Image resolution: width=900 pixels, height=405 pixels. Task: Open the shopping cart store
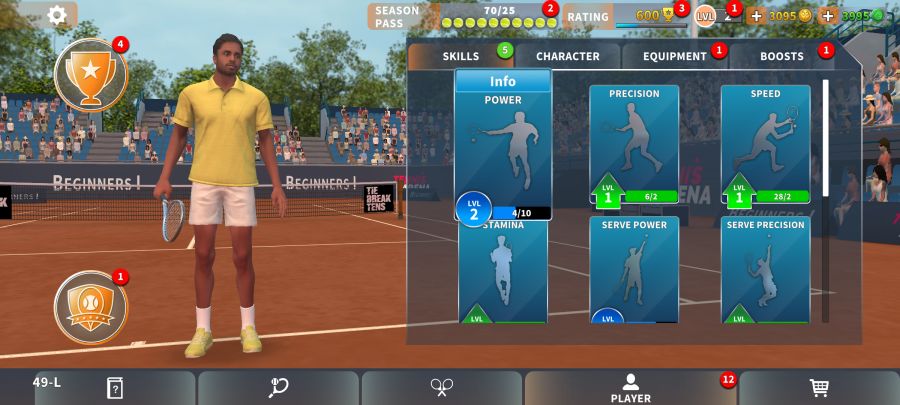coord(818,388)
